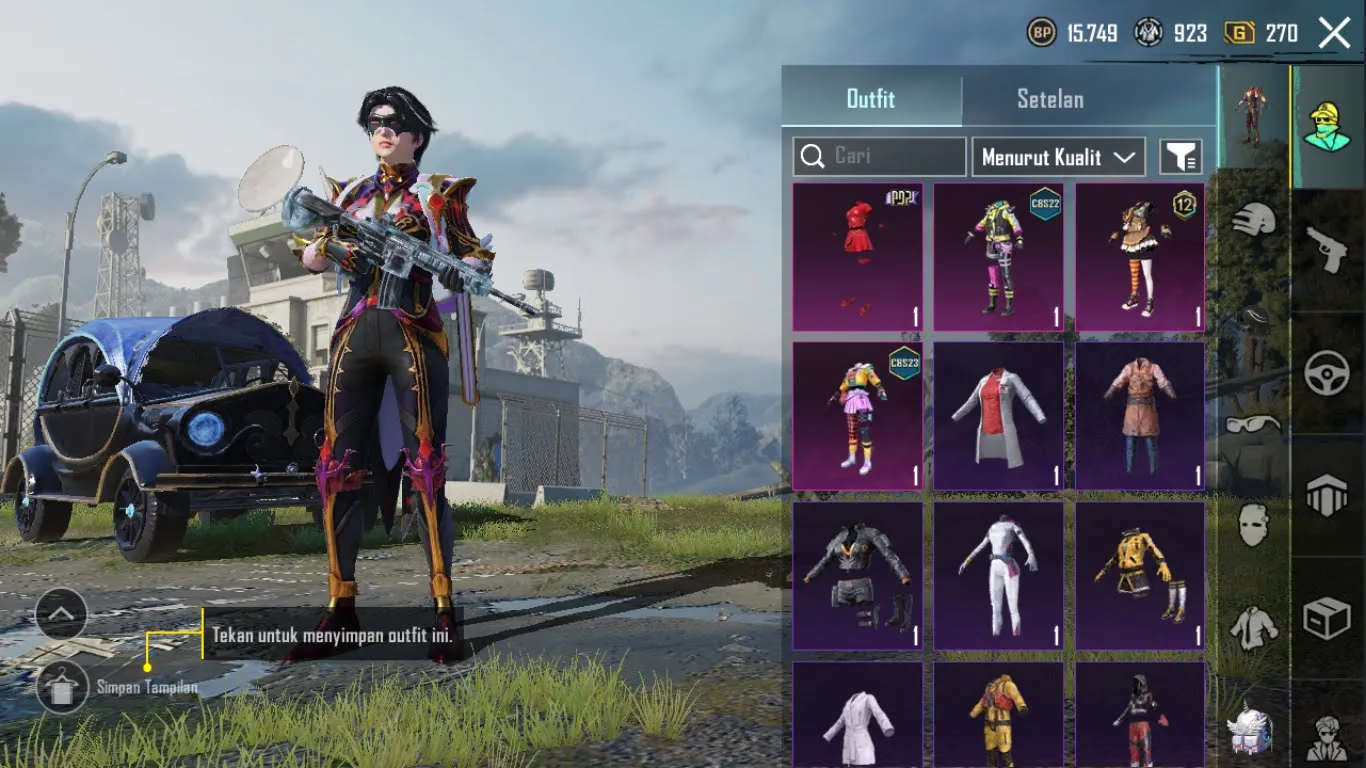This screenshot has width=1366, height=768.
Task: Open the Menurut Kualit sorting dropdown
Action: 1058,156
